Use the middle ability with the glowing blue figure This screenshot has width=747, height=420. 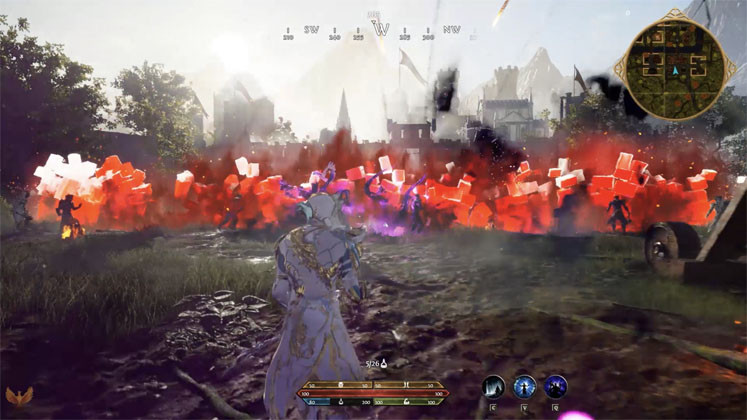(524, 387)
